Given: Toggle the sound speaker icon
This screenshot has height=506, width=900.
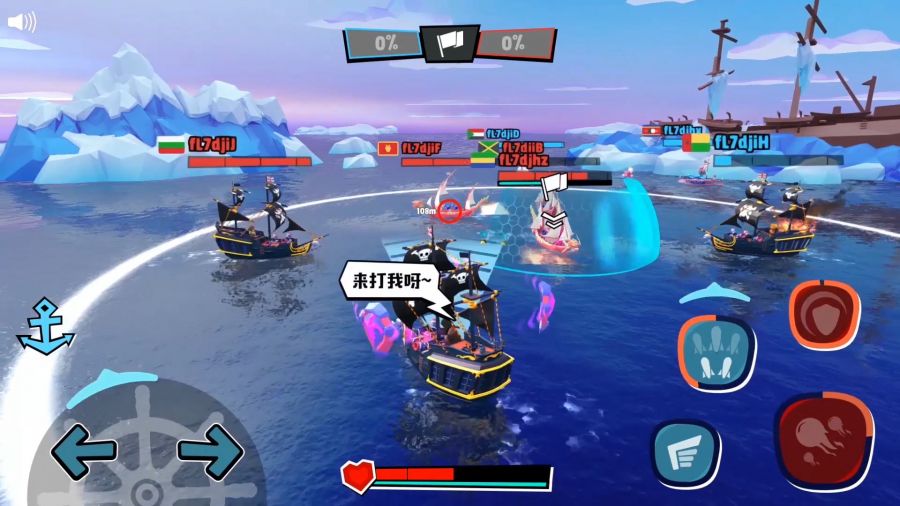Looking at the screenshot, I should pyautogui.click(x=21, y=22).
